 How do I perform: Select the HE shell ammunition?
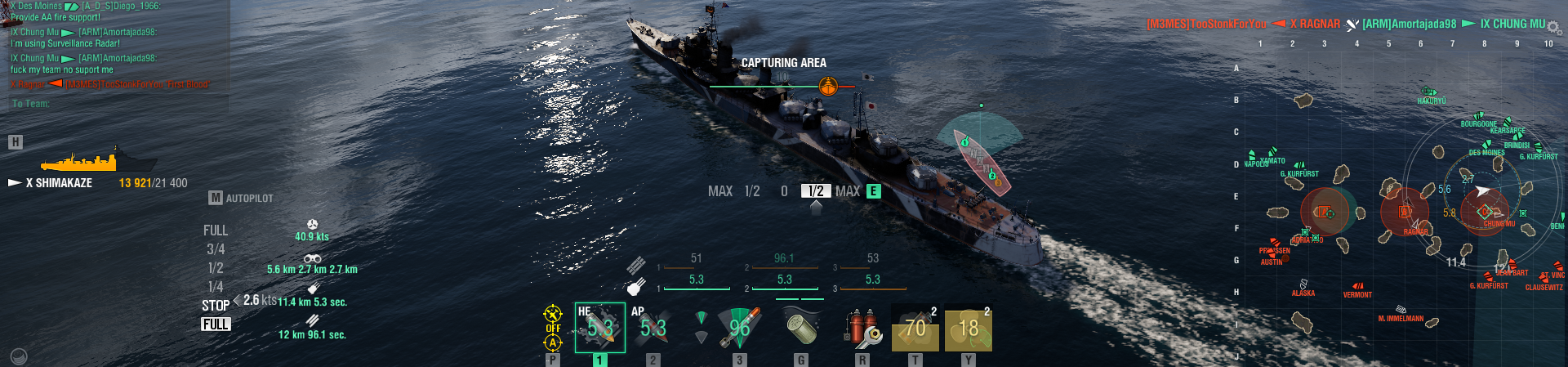(x=599, y=328)
